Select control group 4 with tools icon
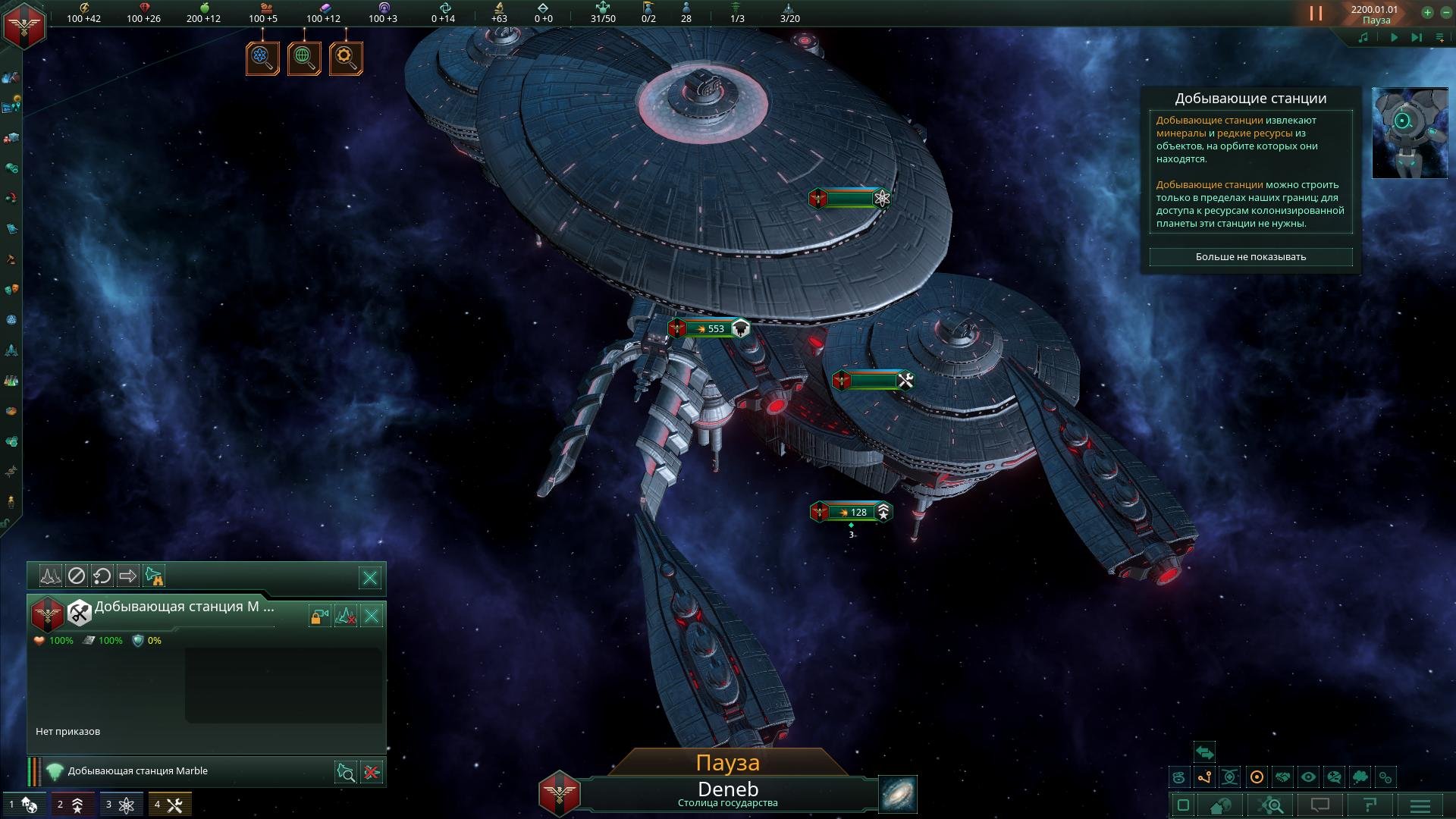The width and height of the screenshot is (1456, 819). coord(169,805)
